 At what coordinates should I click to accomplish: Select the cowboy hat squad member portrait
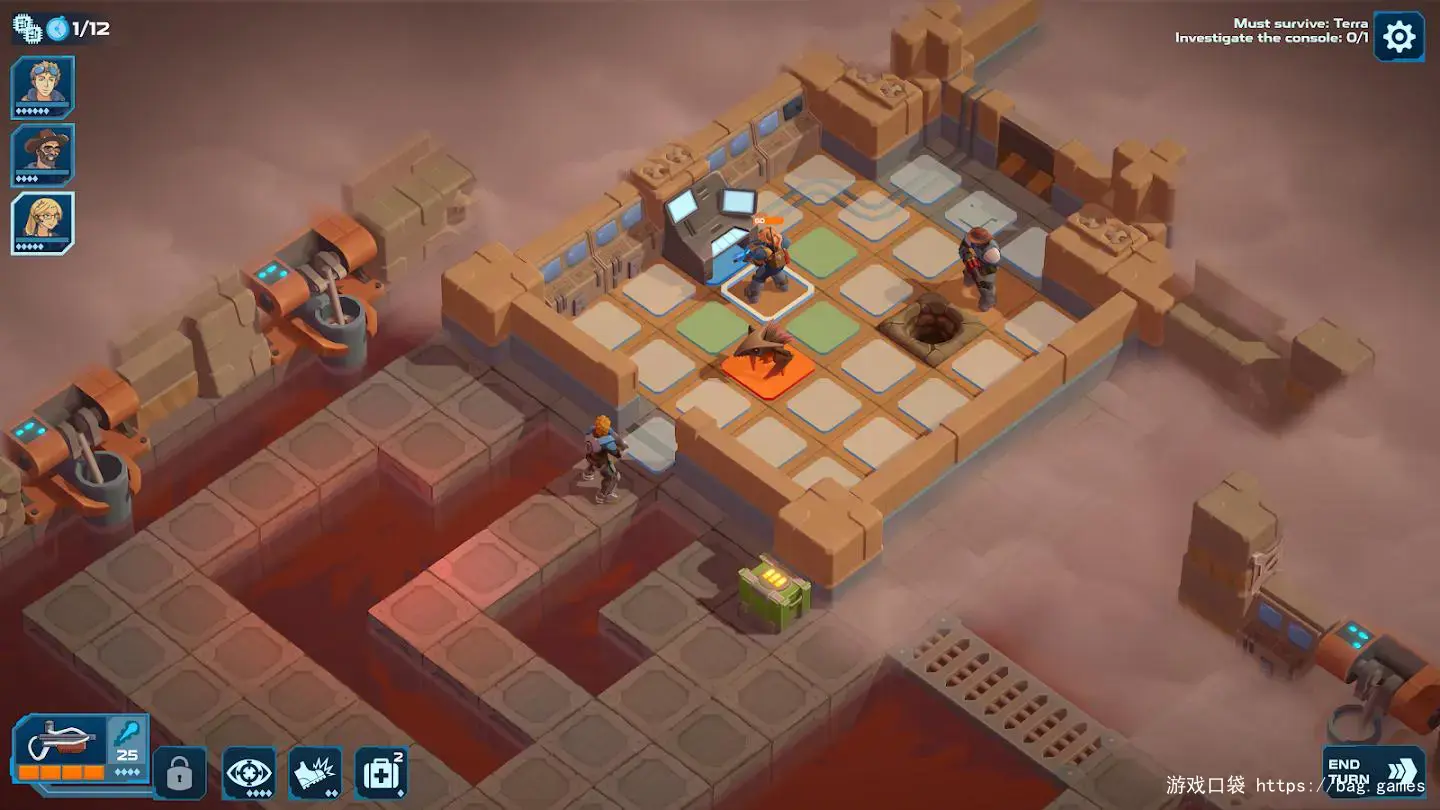pos(42,154)
